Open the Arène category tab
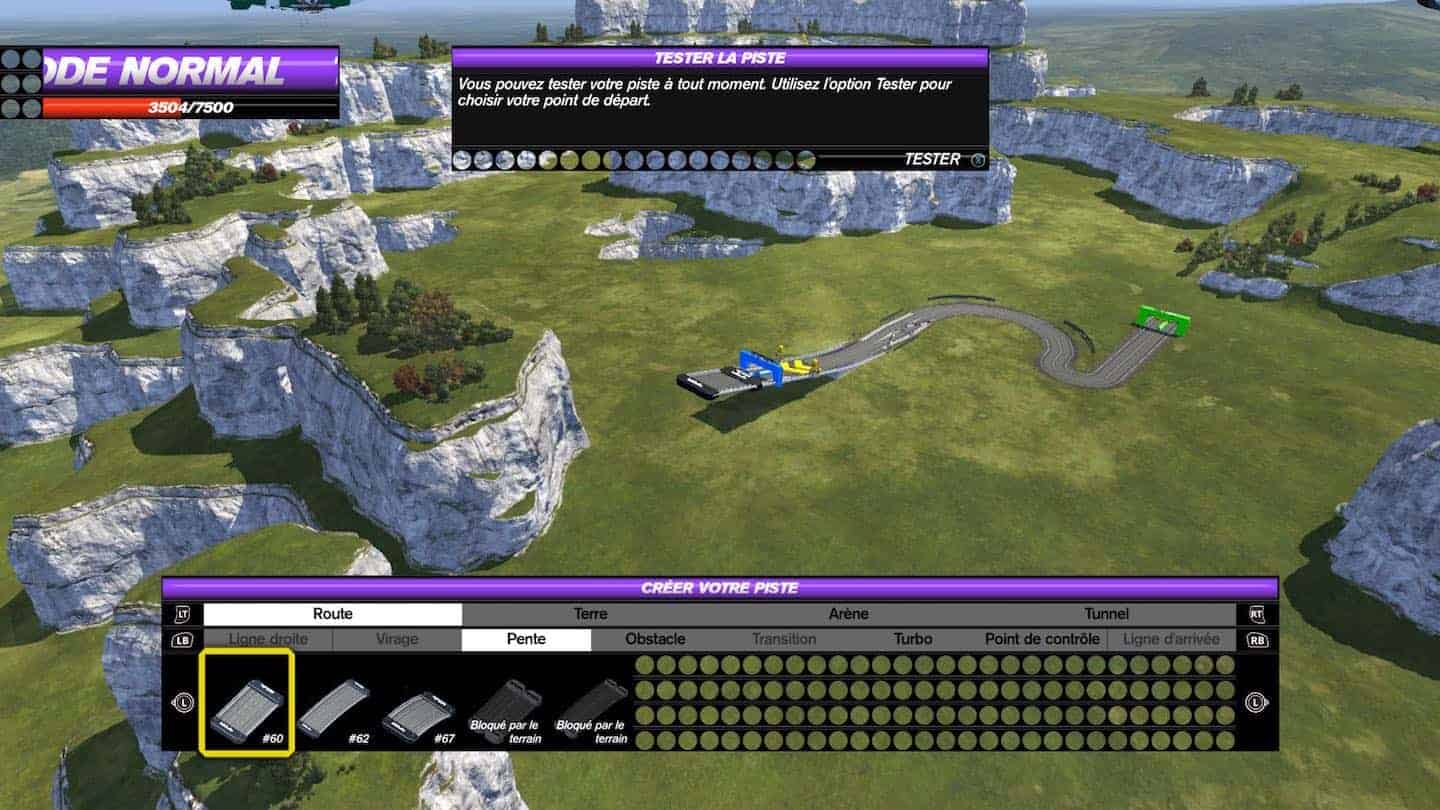Viewport: 1440px width, 810px height. coord(848,614)
